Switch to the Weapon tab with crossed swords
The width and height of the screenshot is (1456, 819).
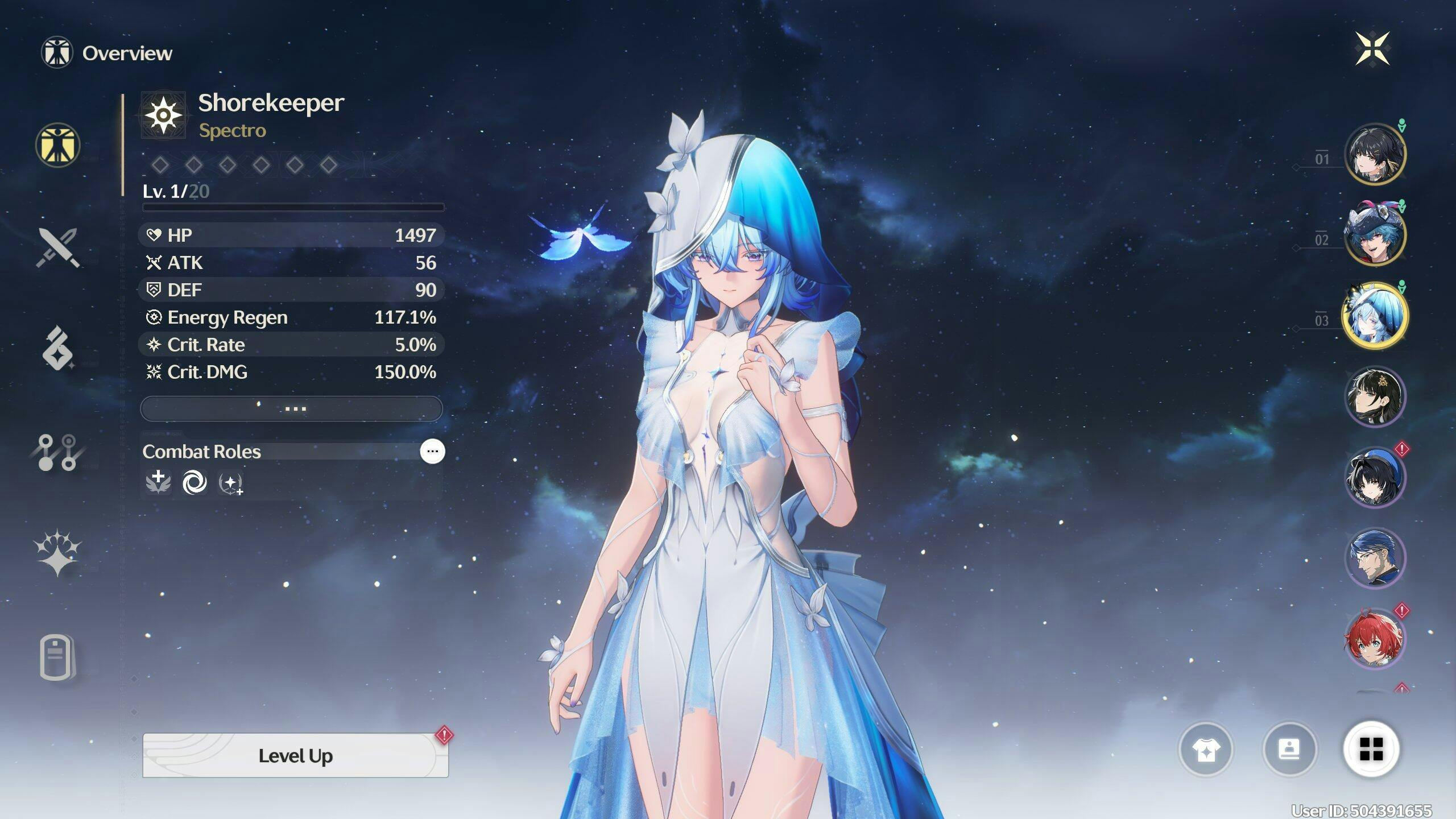click(x=57, y=247)
